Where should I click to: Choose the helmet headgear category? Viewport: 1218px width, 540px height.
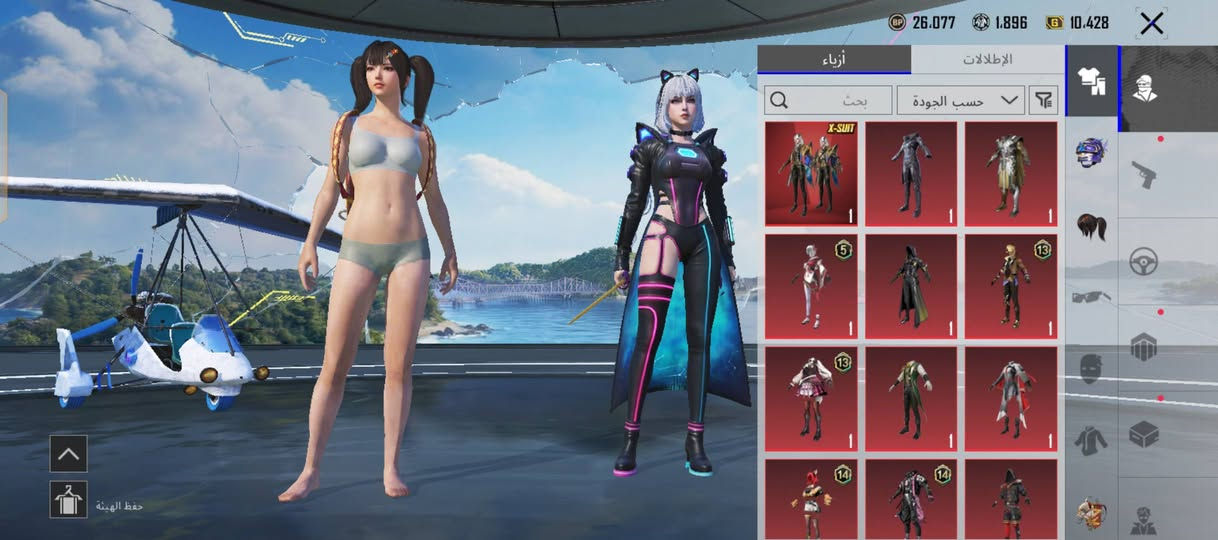click(x=1091, y=153)
